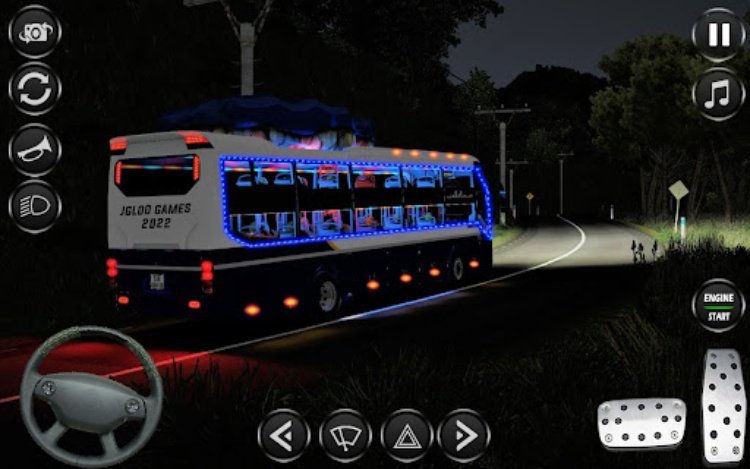Tap the circular arrows refresh button

(x=34, y=89)
